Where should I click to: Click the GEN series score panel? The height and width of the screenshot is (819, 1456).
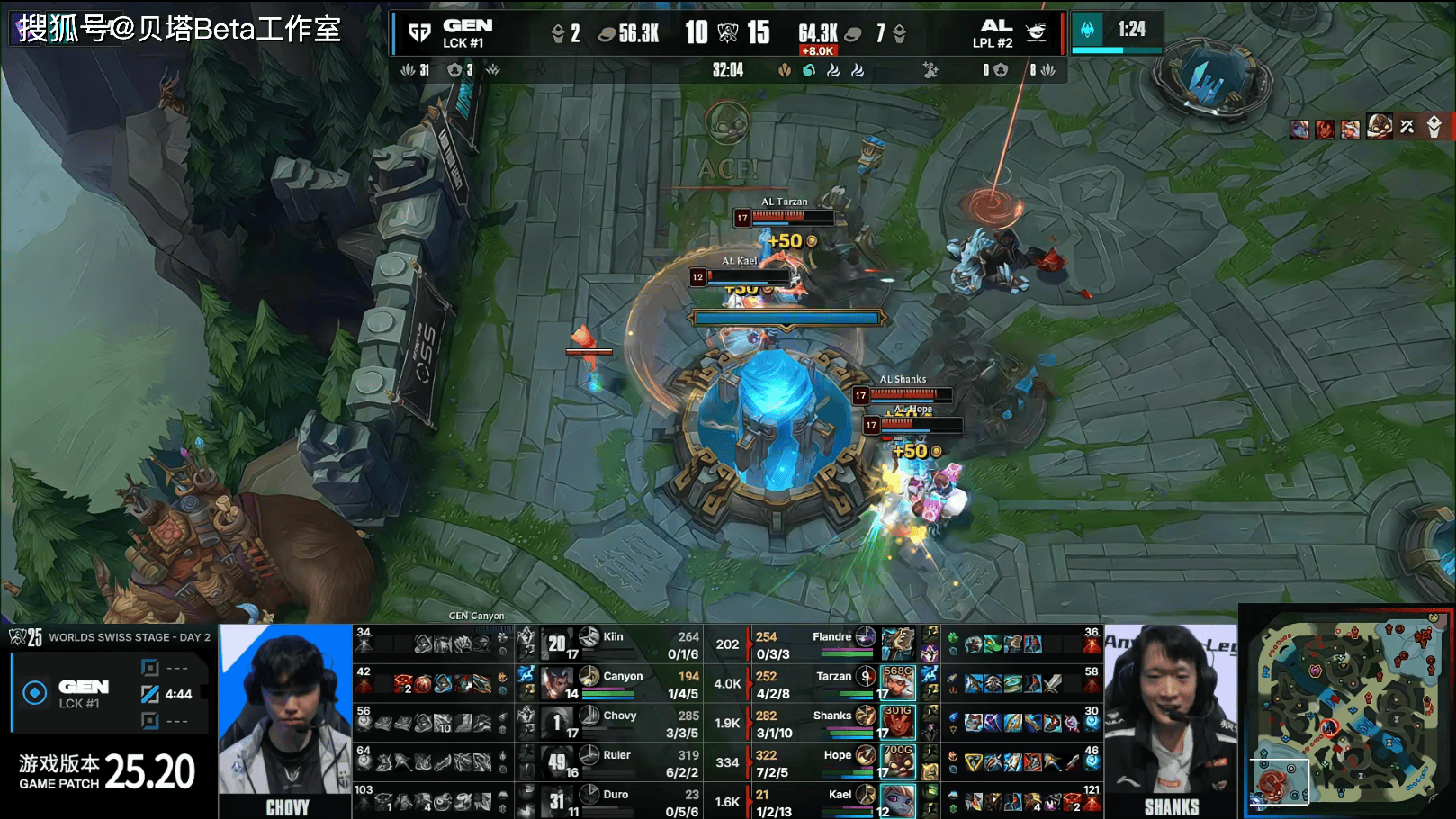click(110, 694)
